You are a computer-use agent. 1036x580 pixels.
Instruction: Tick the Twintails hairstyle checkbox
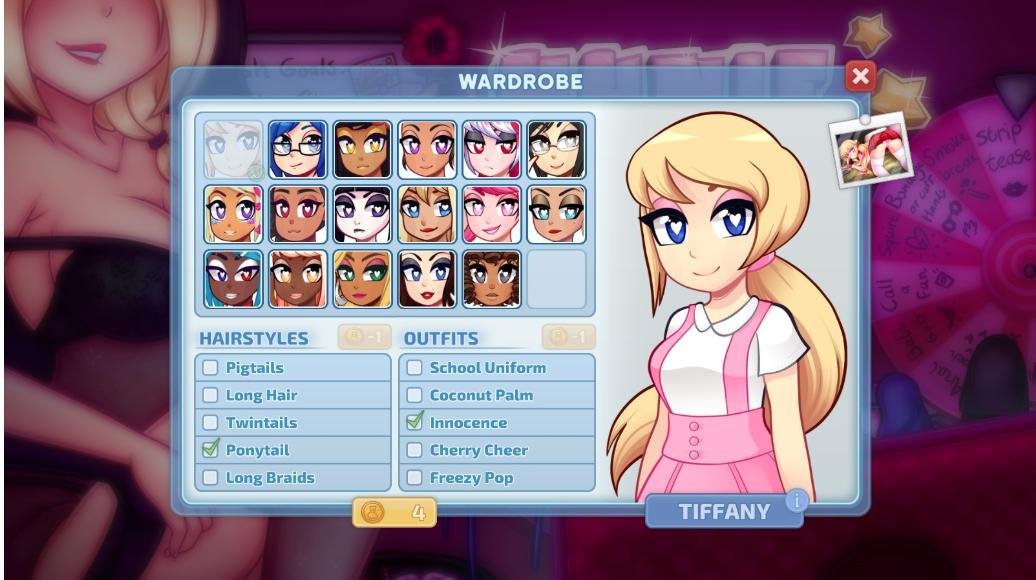(211, 423)
